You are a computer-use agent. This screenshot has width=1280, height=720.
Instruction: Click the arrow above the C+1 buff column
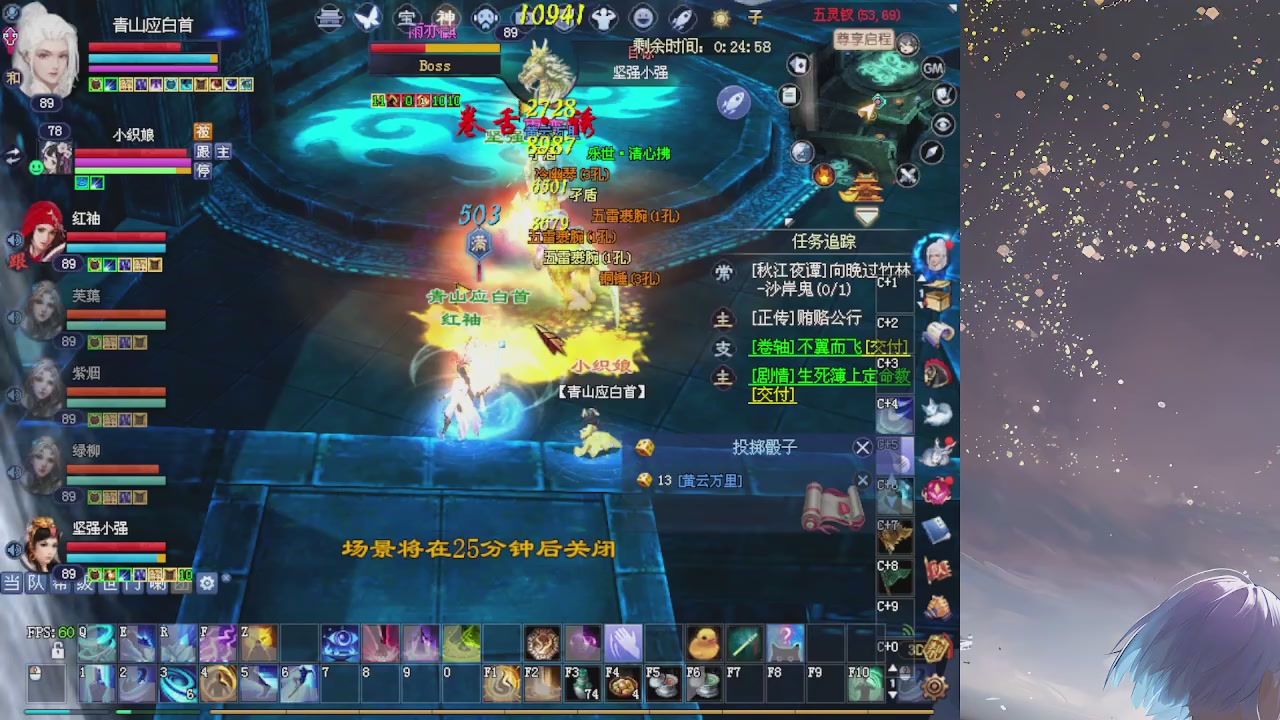922,277
